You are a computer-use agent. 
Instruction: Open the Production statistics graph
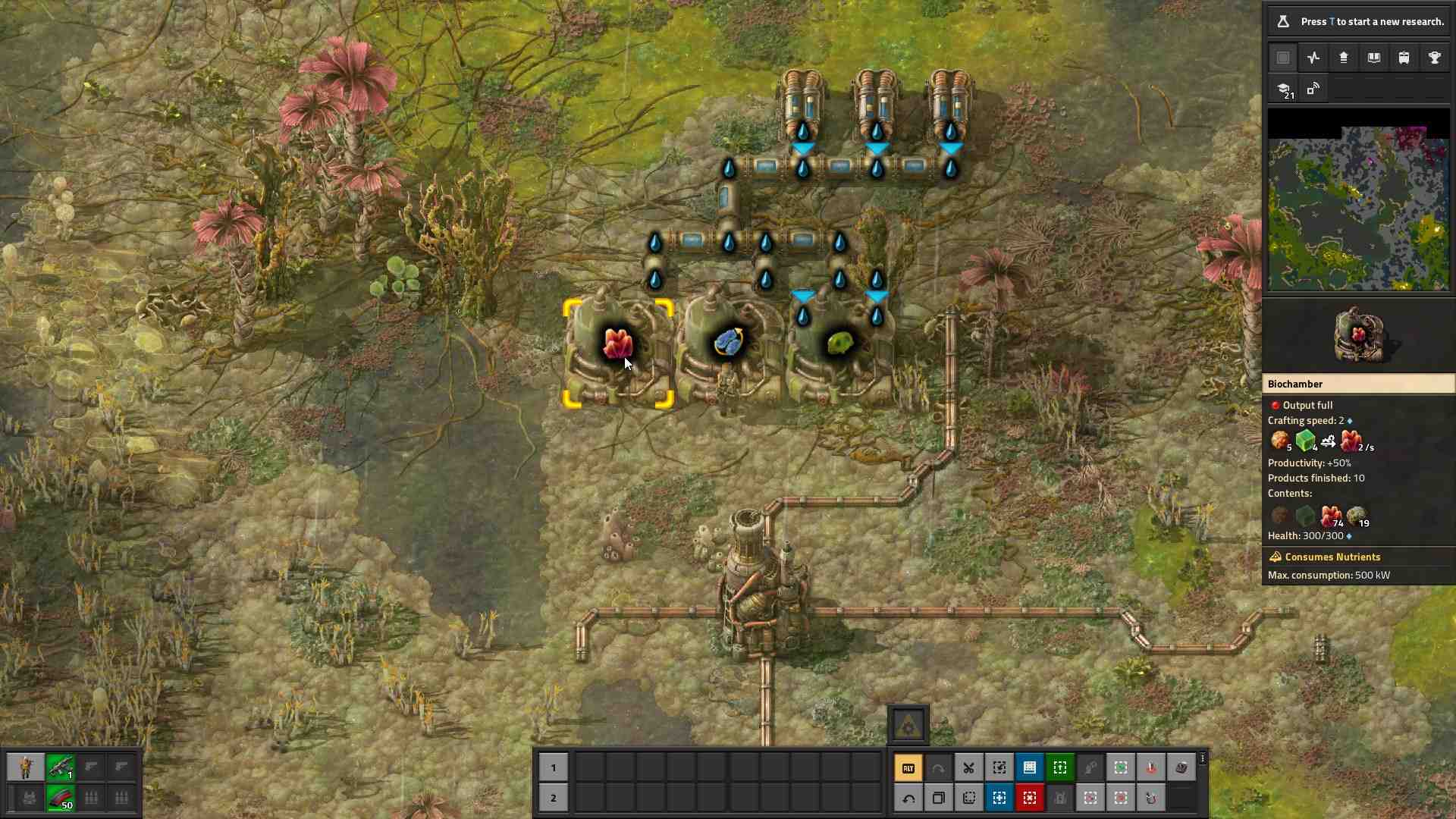(1313, 58)
